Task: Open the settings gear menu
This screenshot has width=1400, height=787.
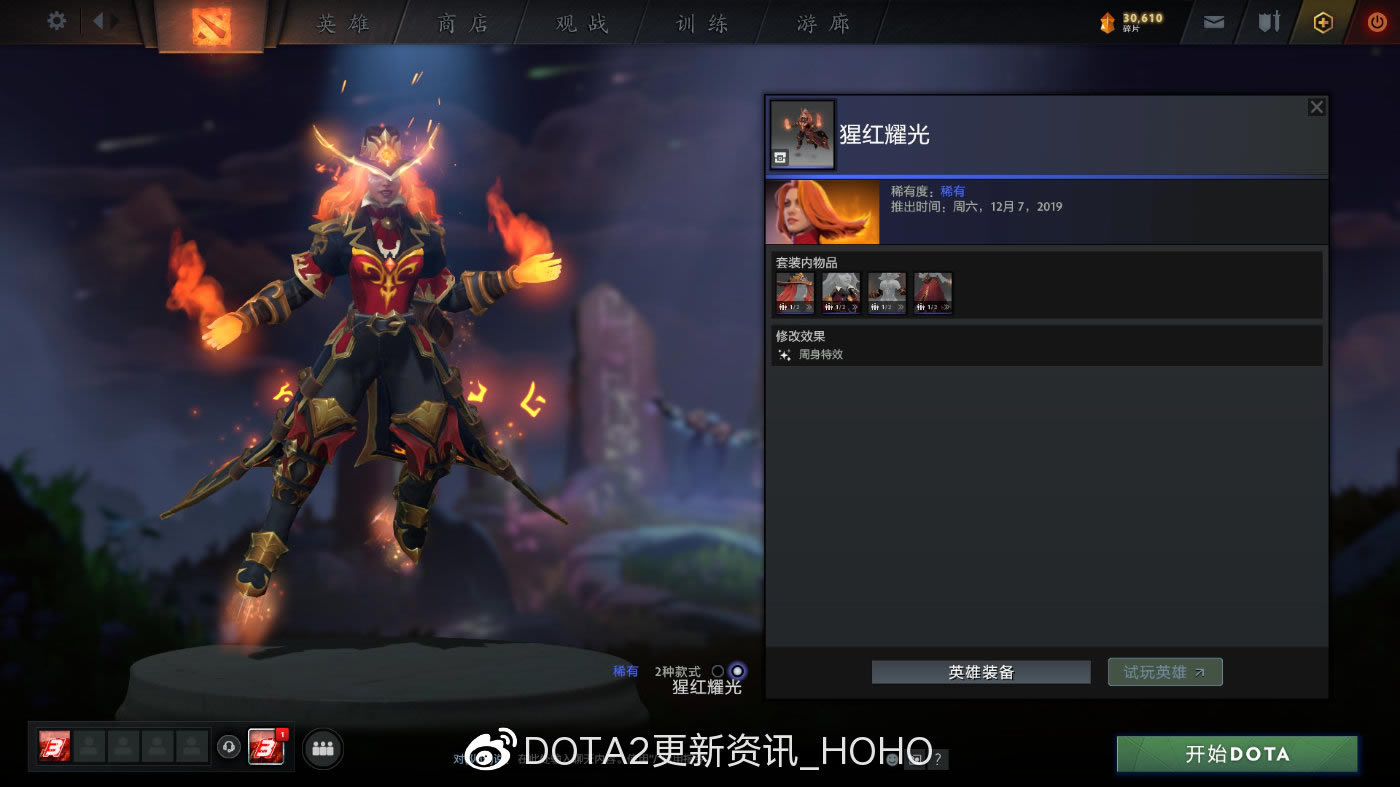Action: (x=56, y=20)
